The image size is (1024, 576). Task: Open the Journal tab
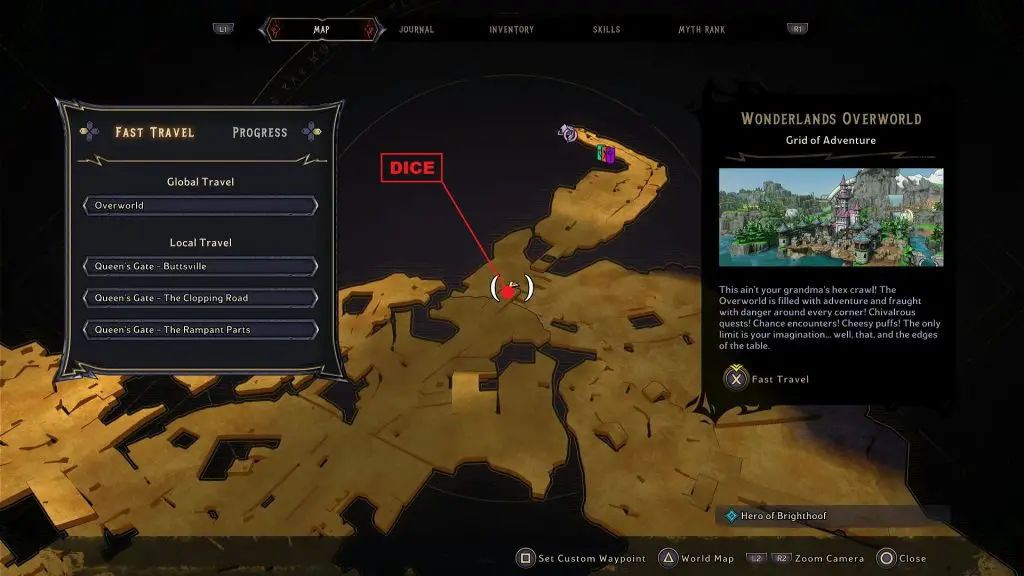point(416,30)
